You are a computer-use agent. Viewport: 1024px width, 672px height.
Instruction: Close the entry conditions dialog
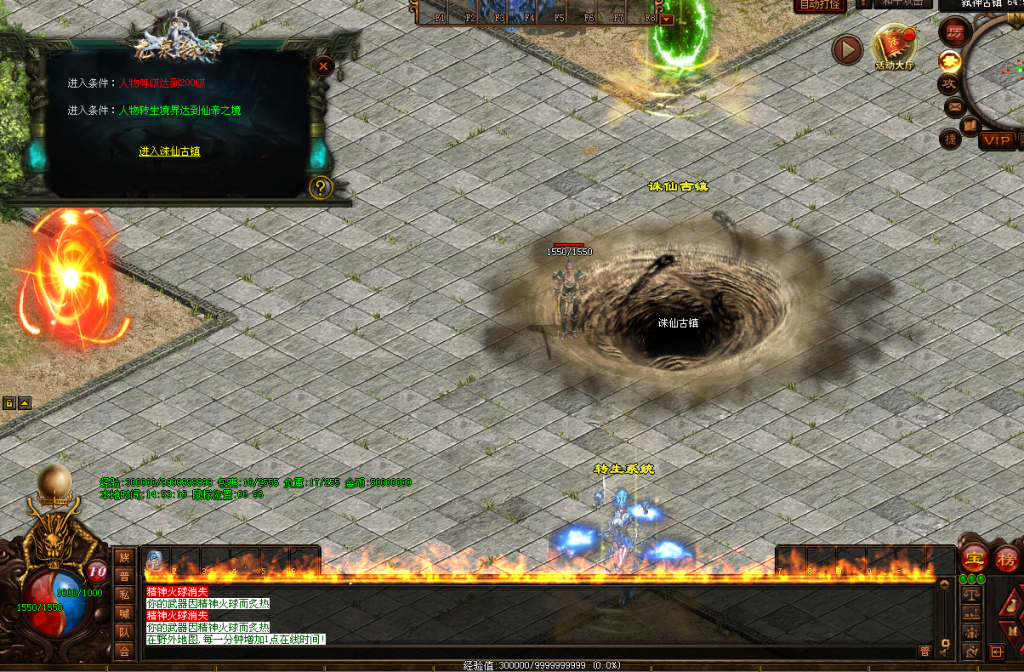[322, 66]
